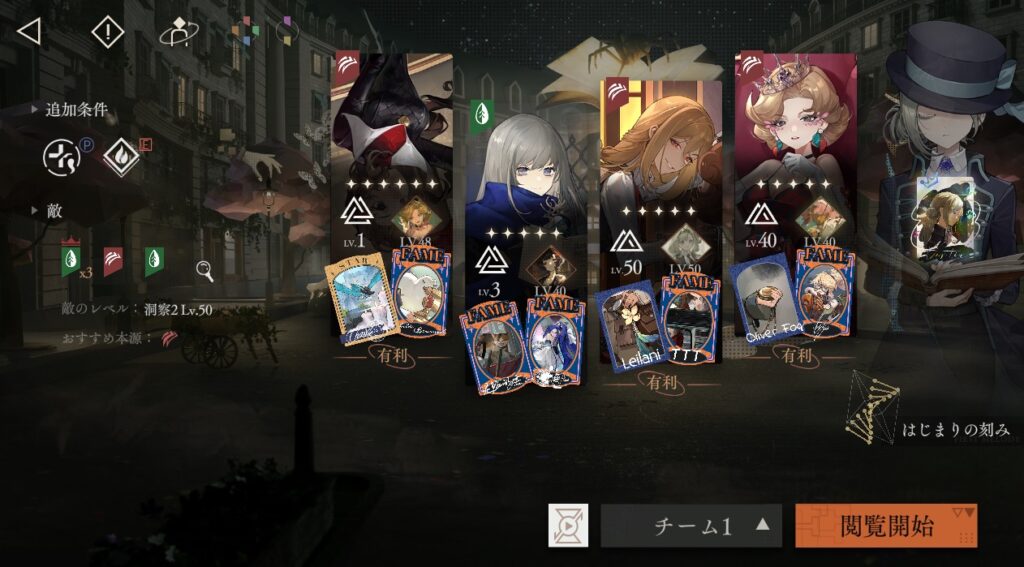View the flame diamond condition icon

click(121, 157)
